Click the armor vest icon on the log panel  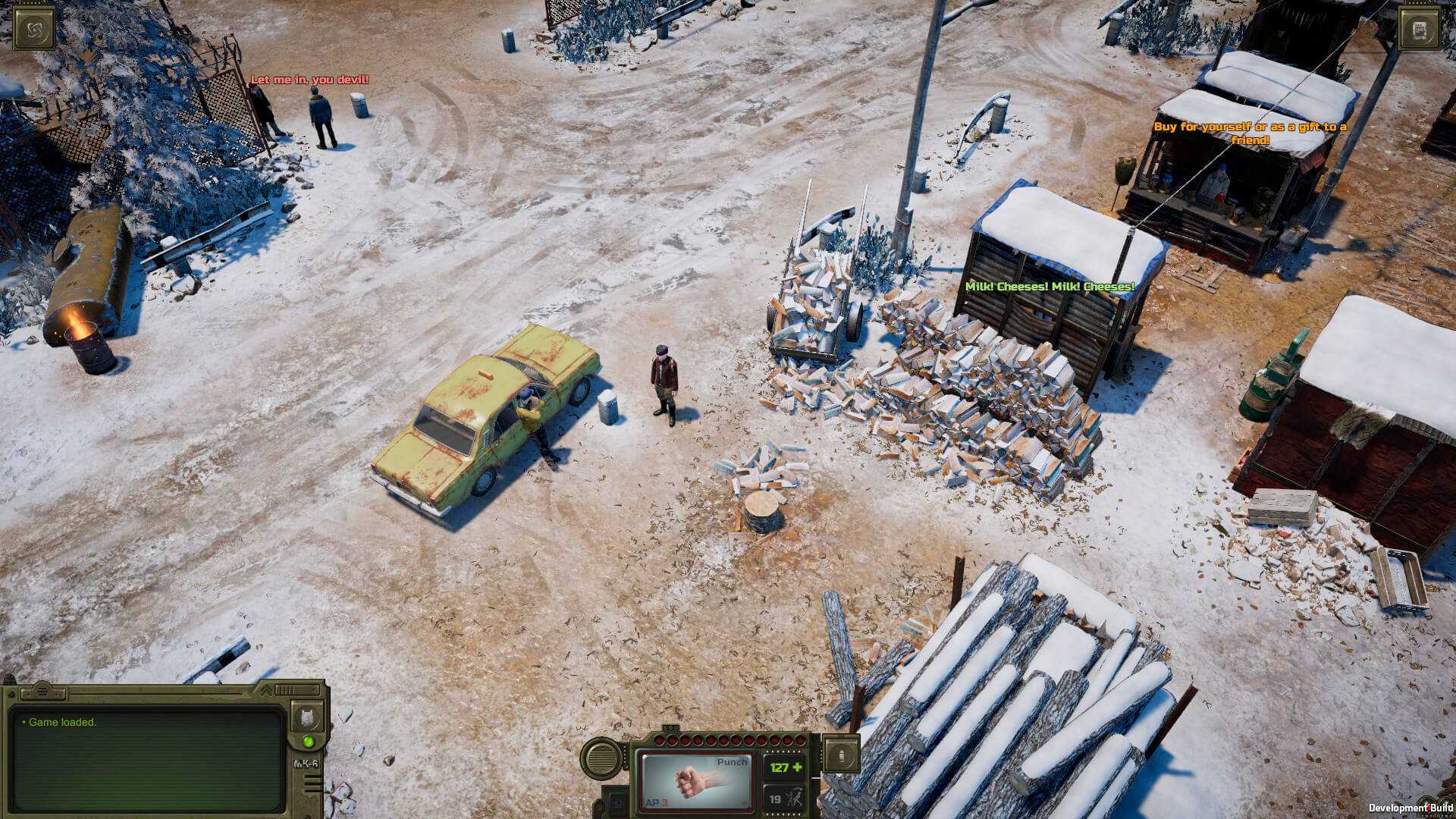(x=307, y=717)
